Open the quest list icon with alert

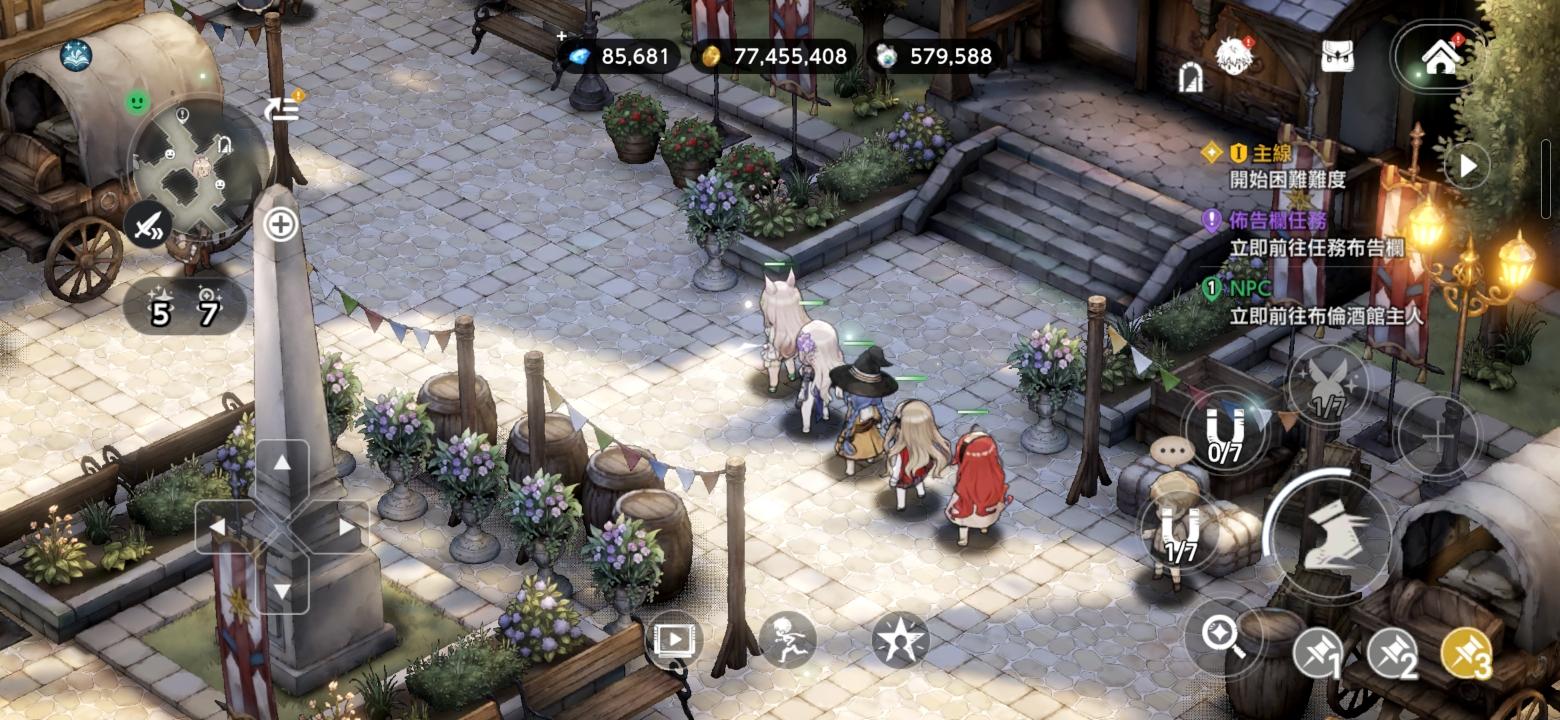click(x=283, y=108)
